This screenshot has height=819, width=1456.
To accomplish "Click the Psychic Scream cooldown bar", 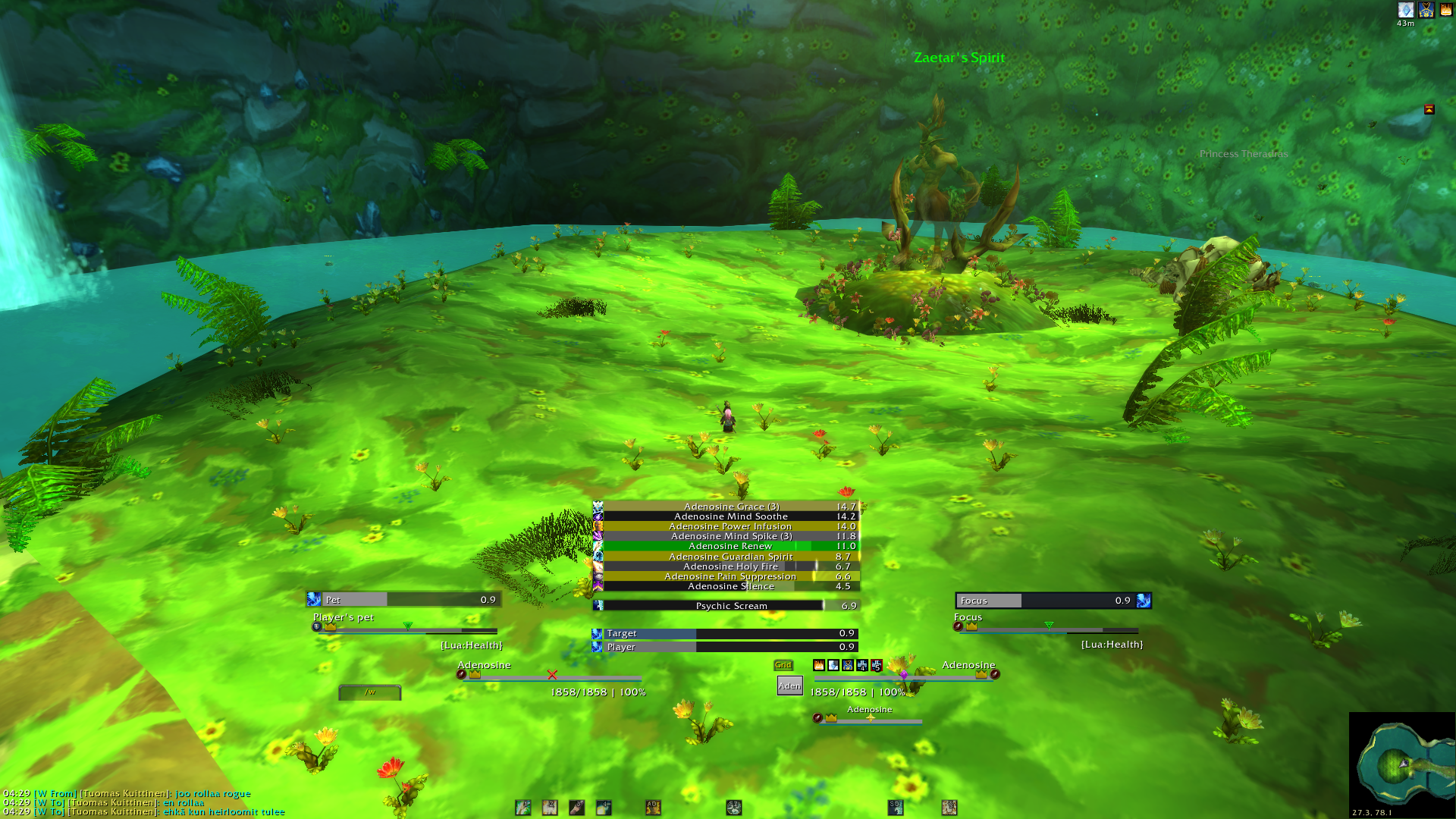I will coord(730,606).
